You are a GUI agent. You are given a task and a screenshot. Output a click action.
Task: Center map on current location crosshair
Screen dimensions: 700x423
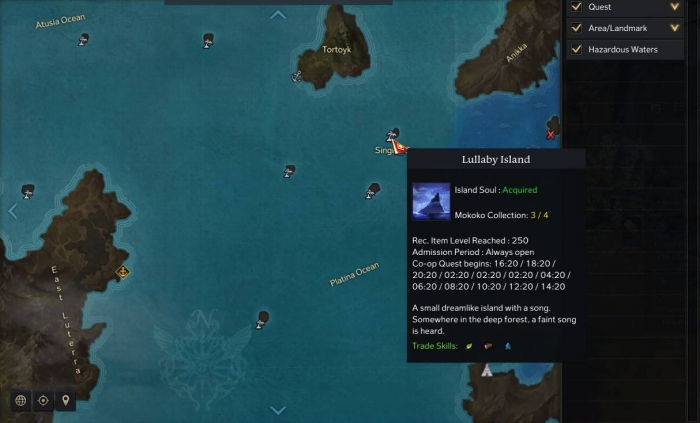coord(43,400)
